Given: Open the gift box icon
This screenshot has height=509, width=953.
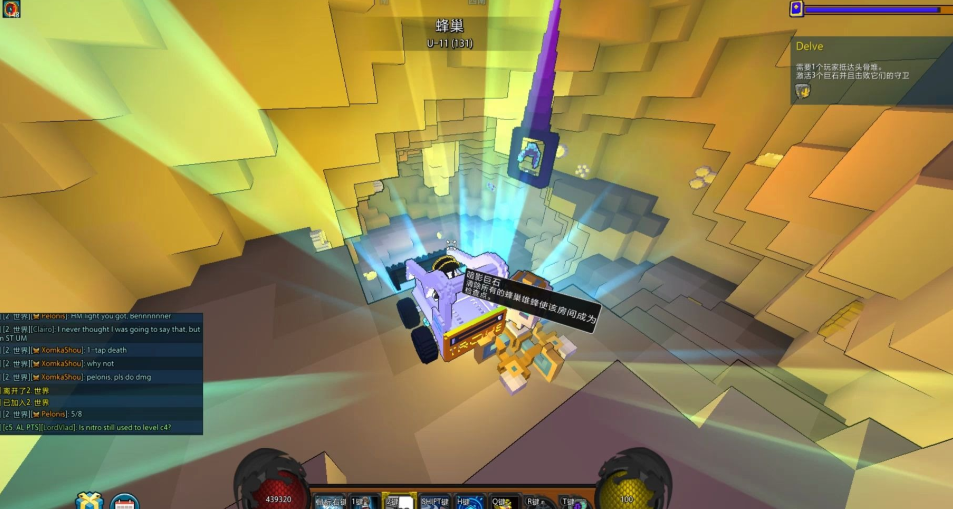Looking at the screenshot, I should click(x=89, y=501).
